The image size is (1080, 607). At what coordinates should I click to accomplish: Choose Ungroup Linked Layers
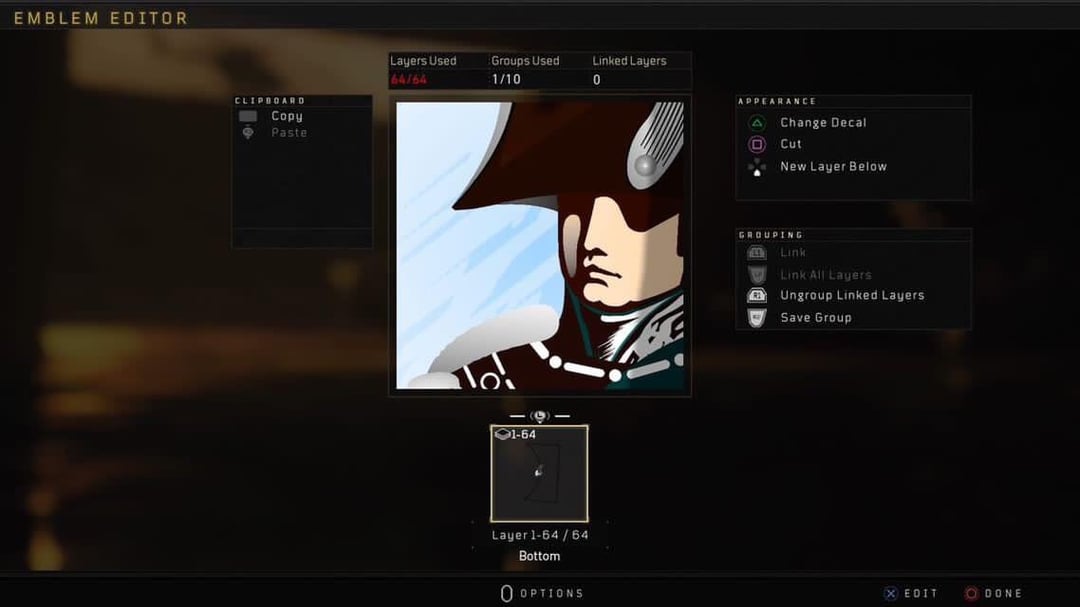[x=851, y=296]
